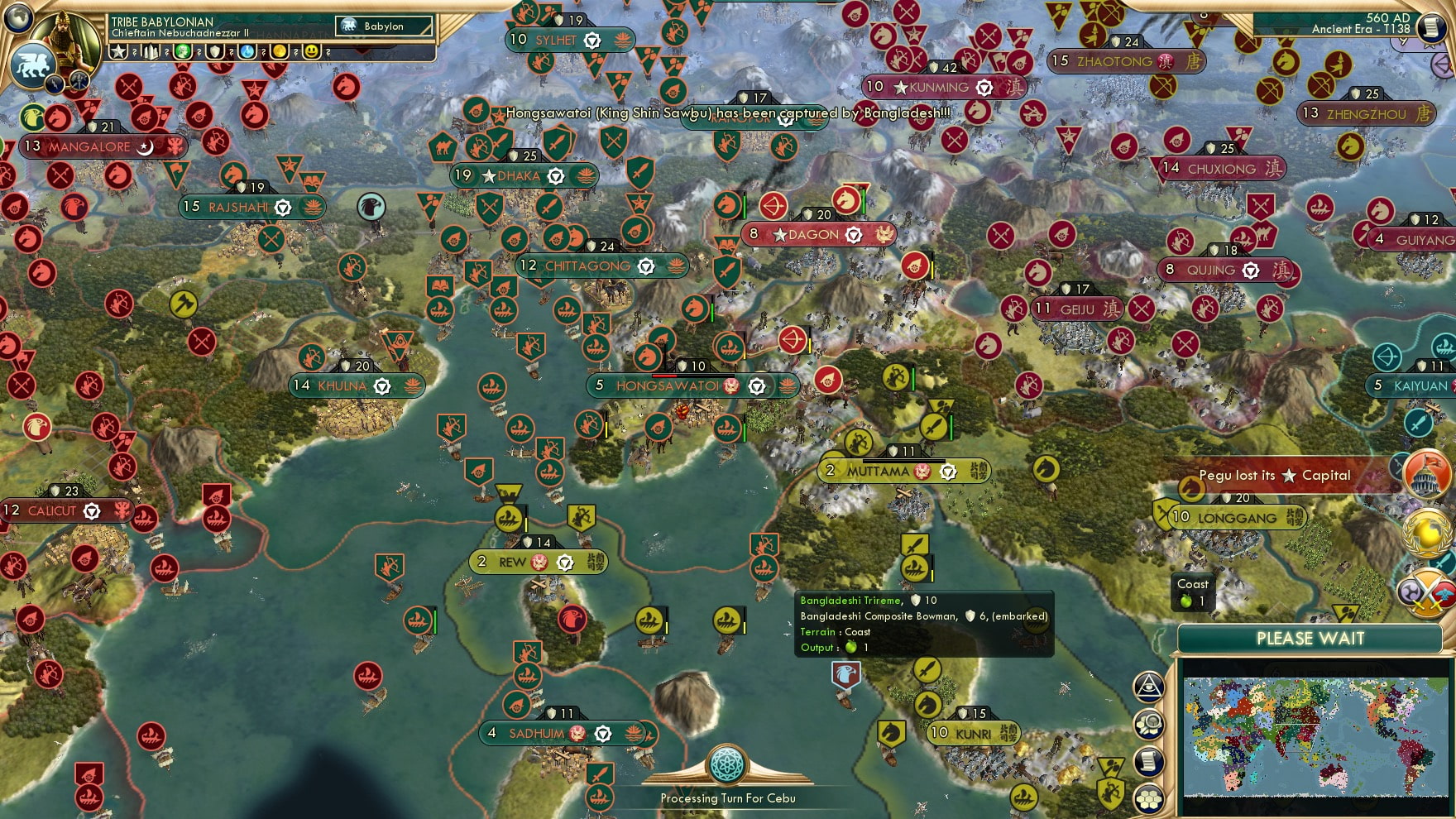Click the gold coin icon in the top bar
The width and height of the screenshot is (1456, 819).
(278, 53)
